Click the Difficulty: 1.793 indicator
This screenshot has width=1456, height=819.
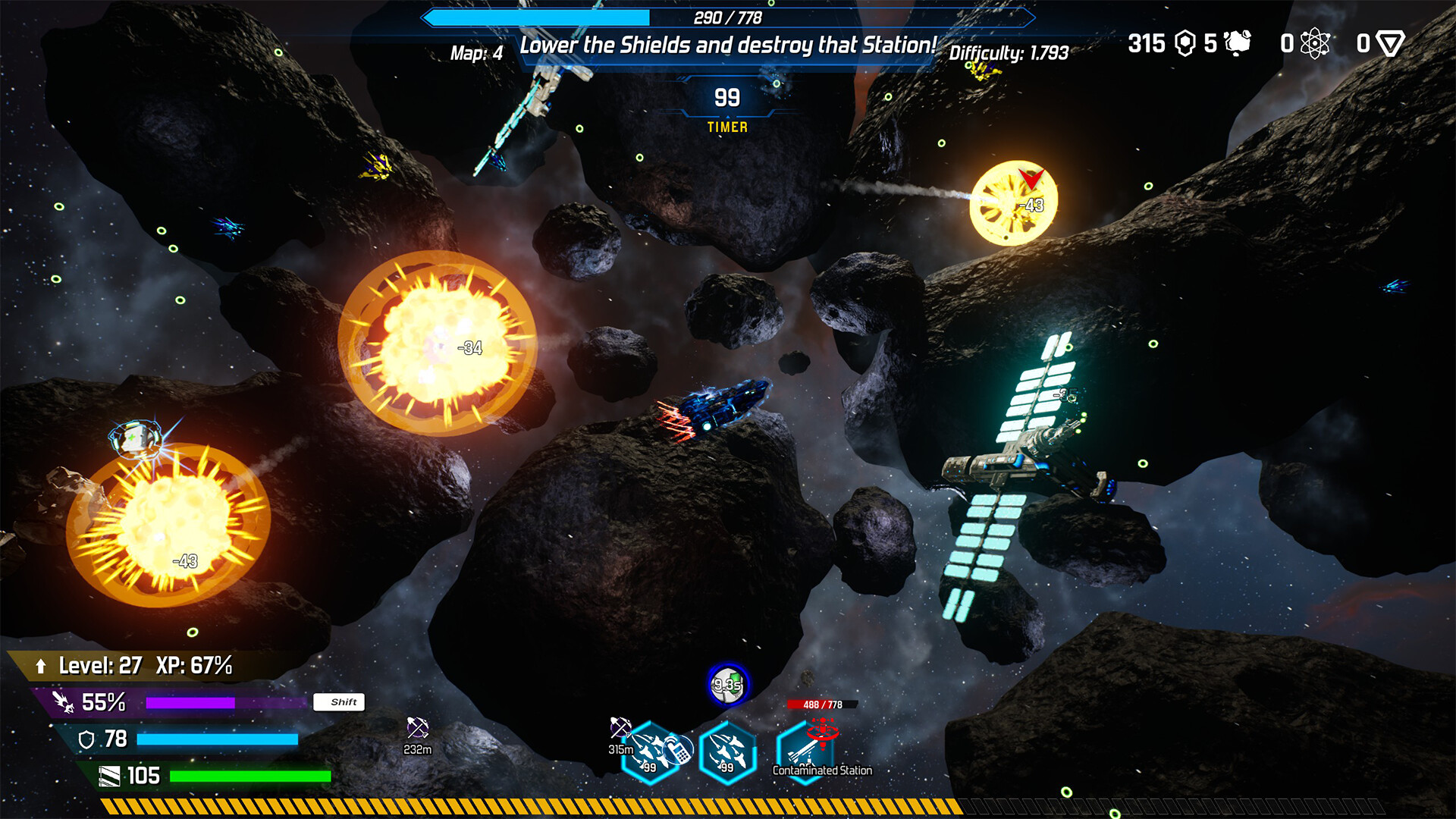click(1009, 54)
